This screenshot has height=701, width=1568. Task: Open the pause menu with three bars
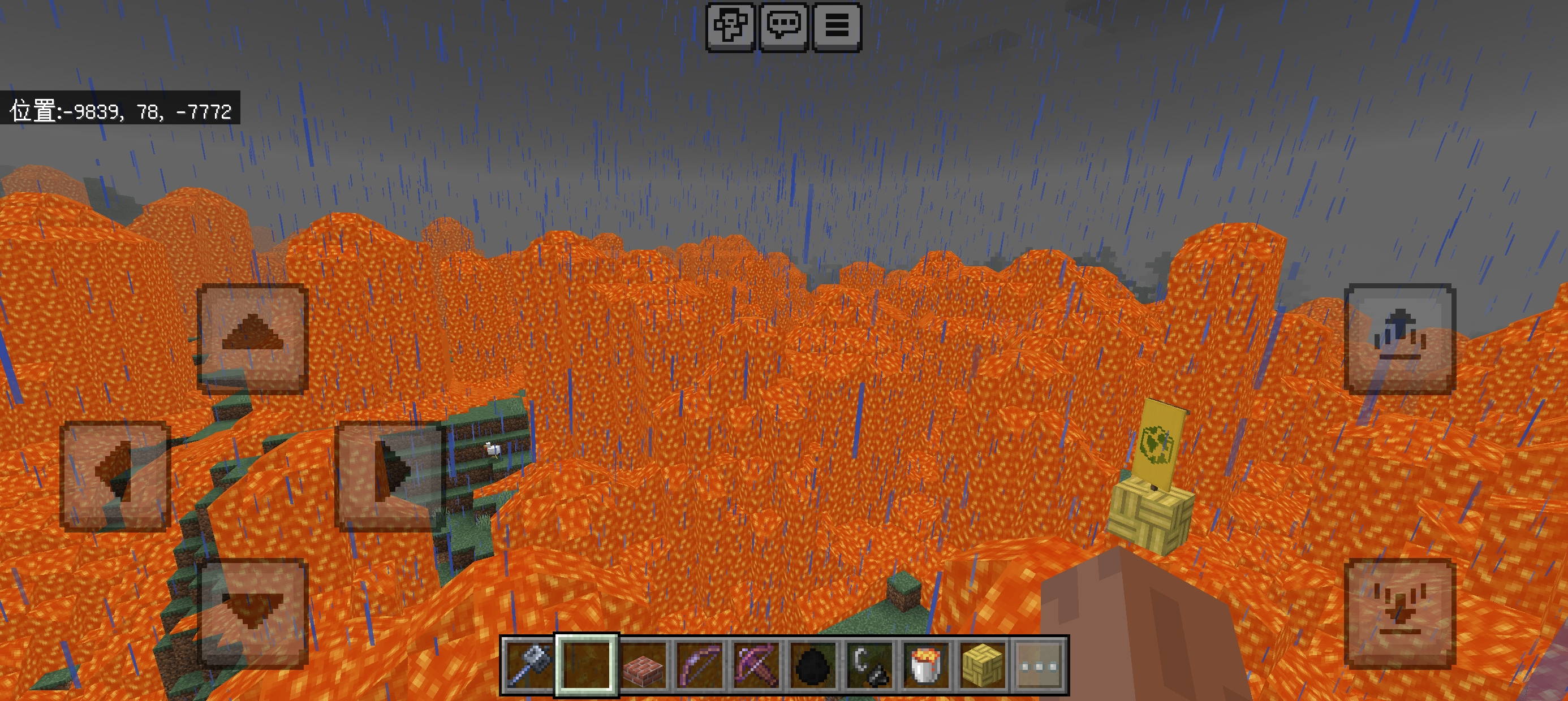(x=837, y=27)
